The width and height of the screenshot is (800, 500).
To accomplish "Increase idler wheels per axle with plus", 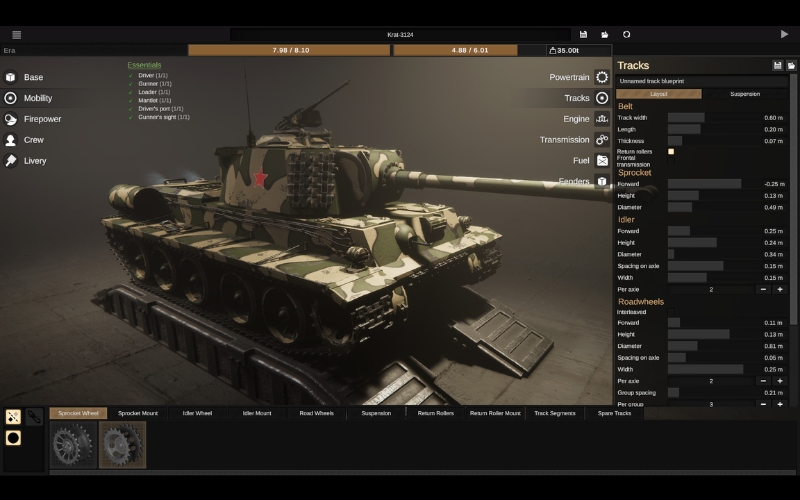I will point(780,289).
